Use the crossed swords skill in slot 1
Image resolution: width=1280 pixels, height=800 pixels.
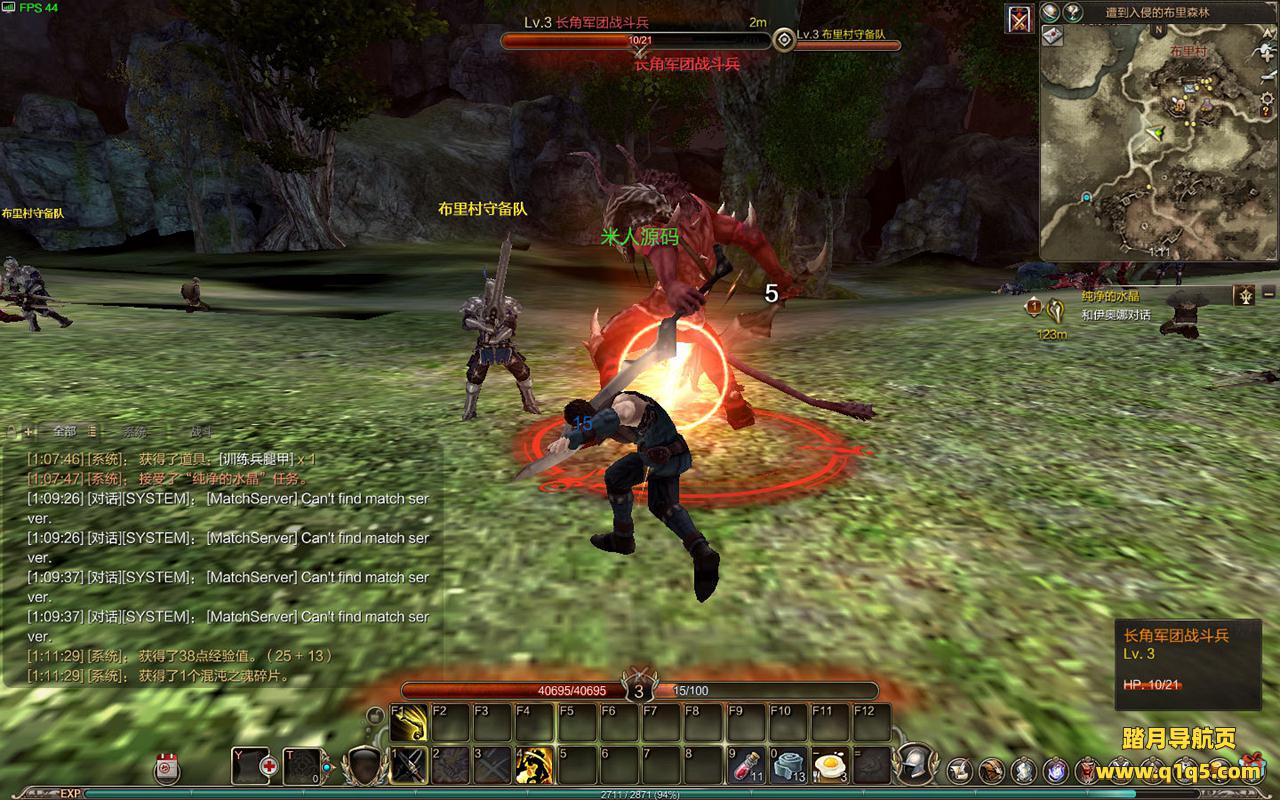point(409,766)
